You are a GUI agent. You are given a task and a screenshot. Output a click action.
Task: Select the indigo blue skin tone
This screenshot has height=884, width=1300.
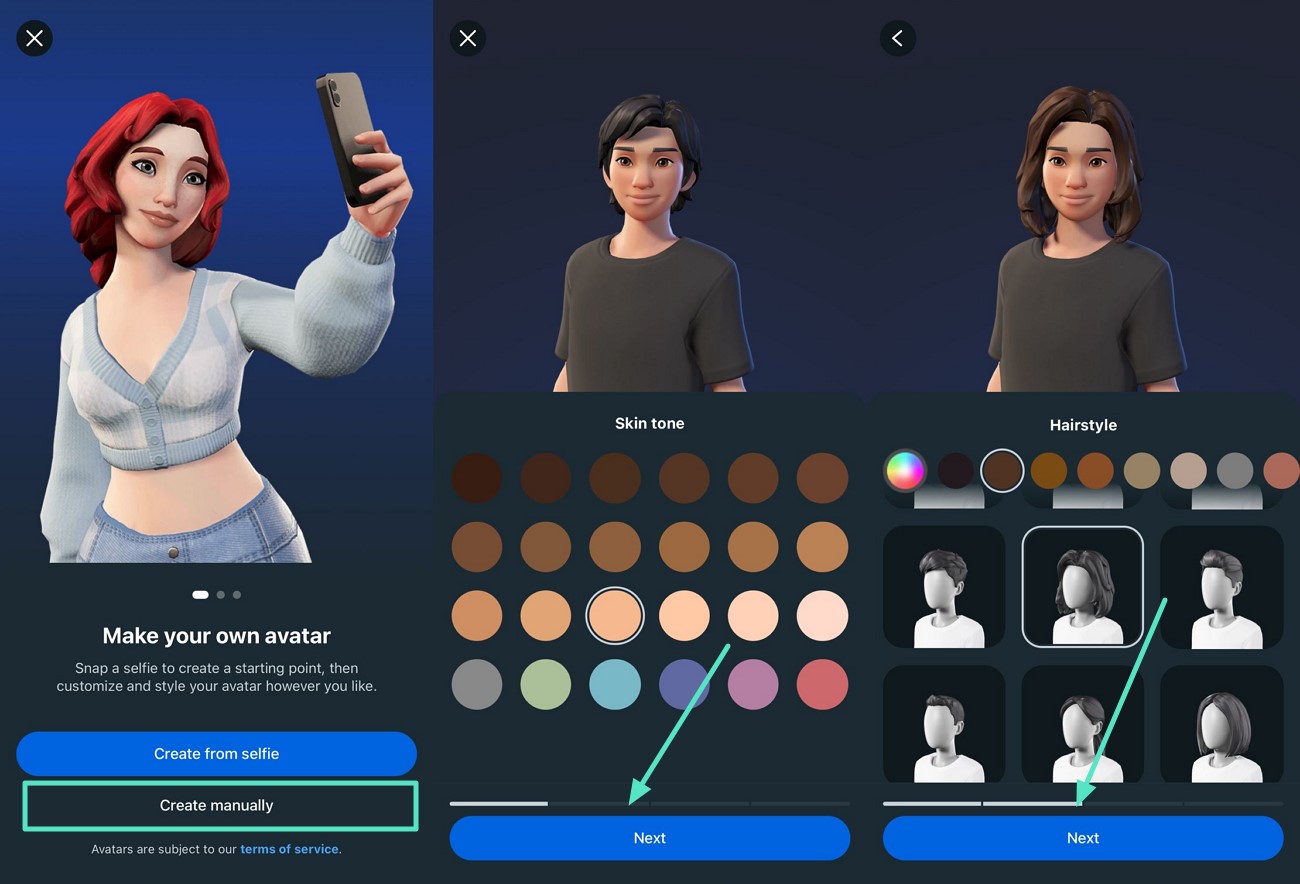coord(684,685)
